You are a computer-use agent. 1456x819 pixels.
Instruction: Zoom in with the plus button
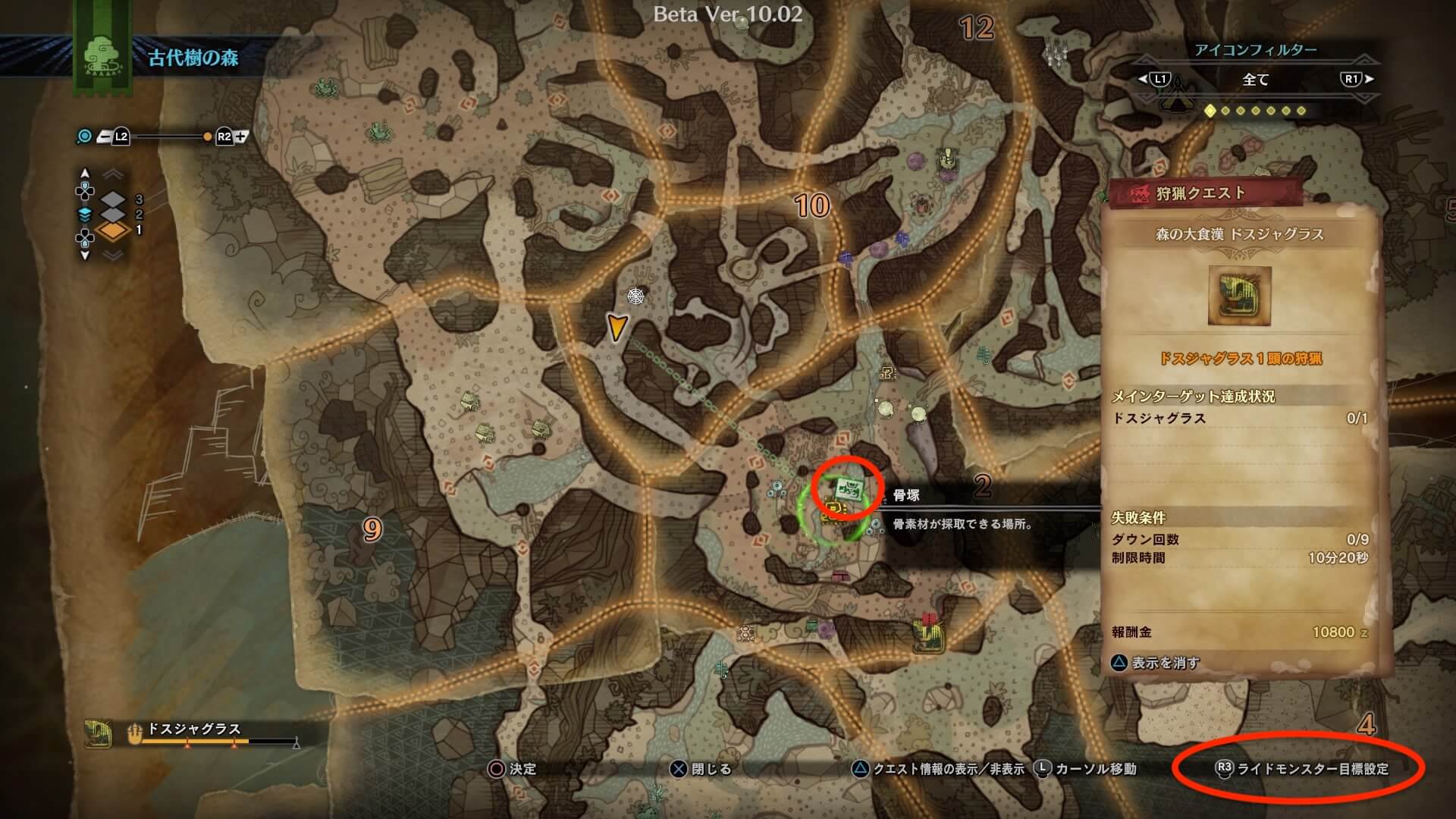point(241,136)
